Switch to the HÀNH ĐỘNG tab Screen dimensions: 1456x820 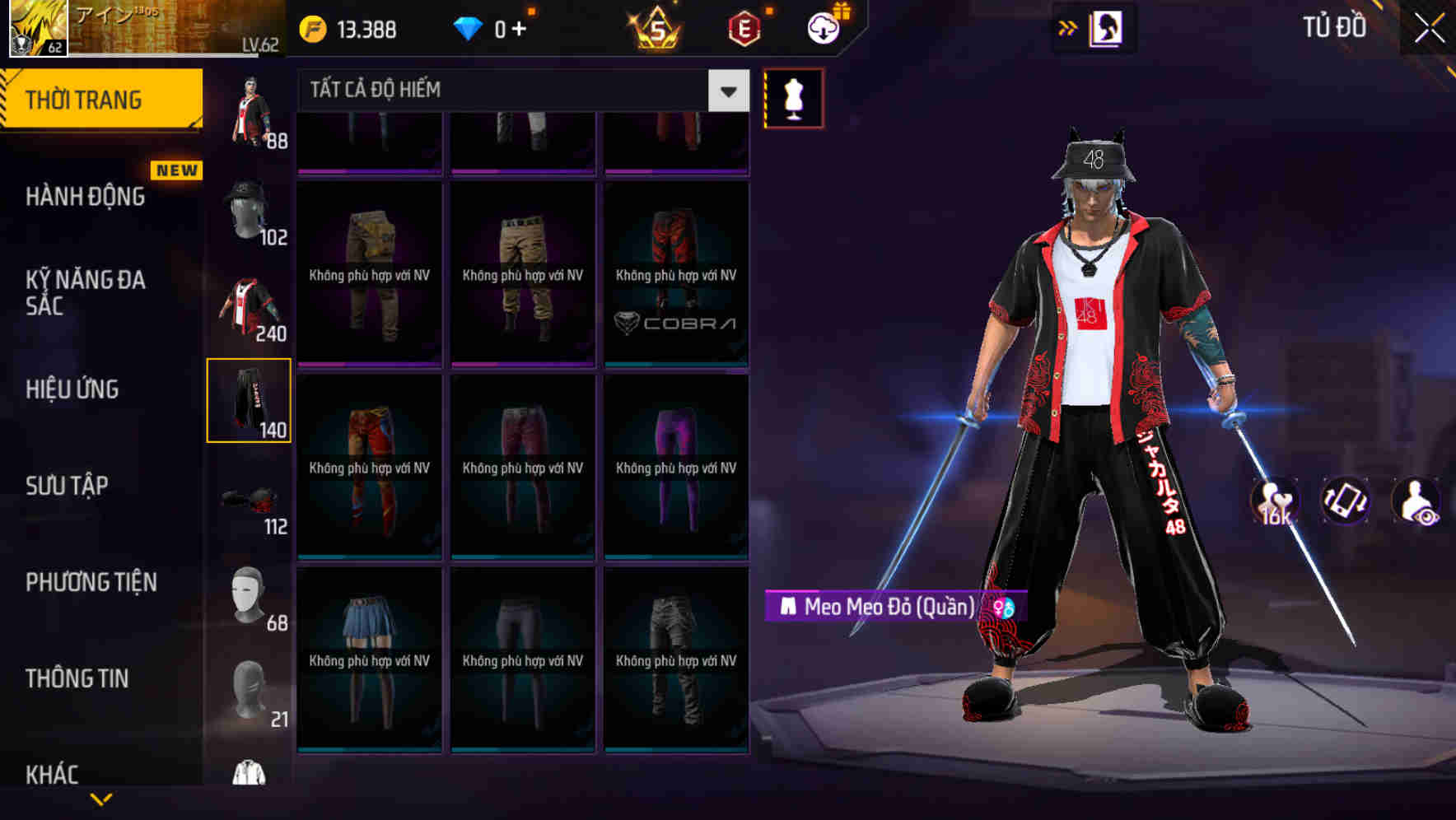pos(85,197)
